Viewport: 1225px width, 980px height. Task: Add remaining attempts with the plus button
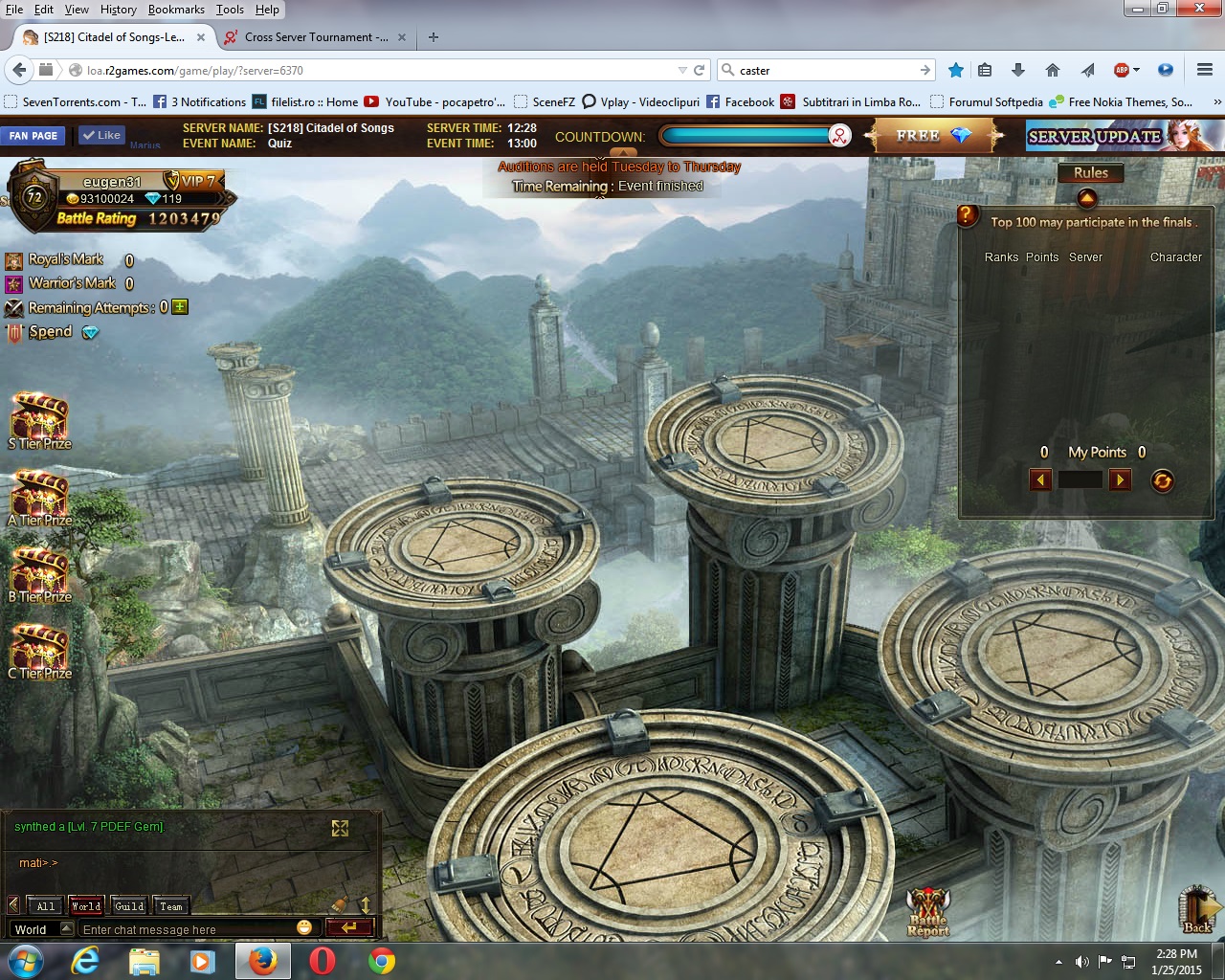(180, 307)
